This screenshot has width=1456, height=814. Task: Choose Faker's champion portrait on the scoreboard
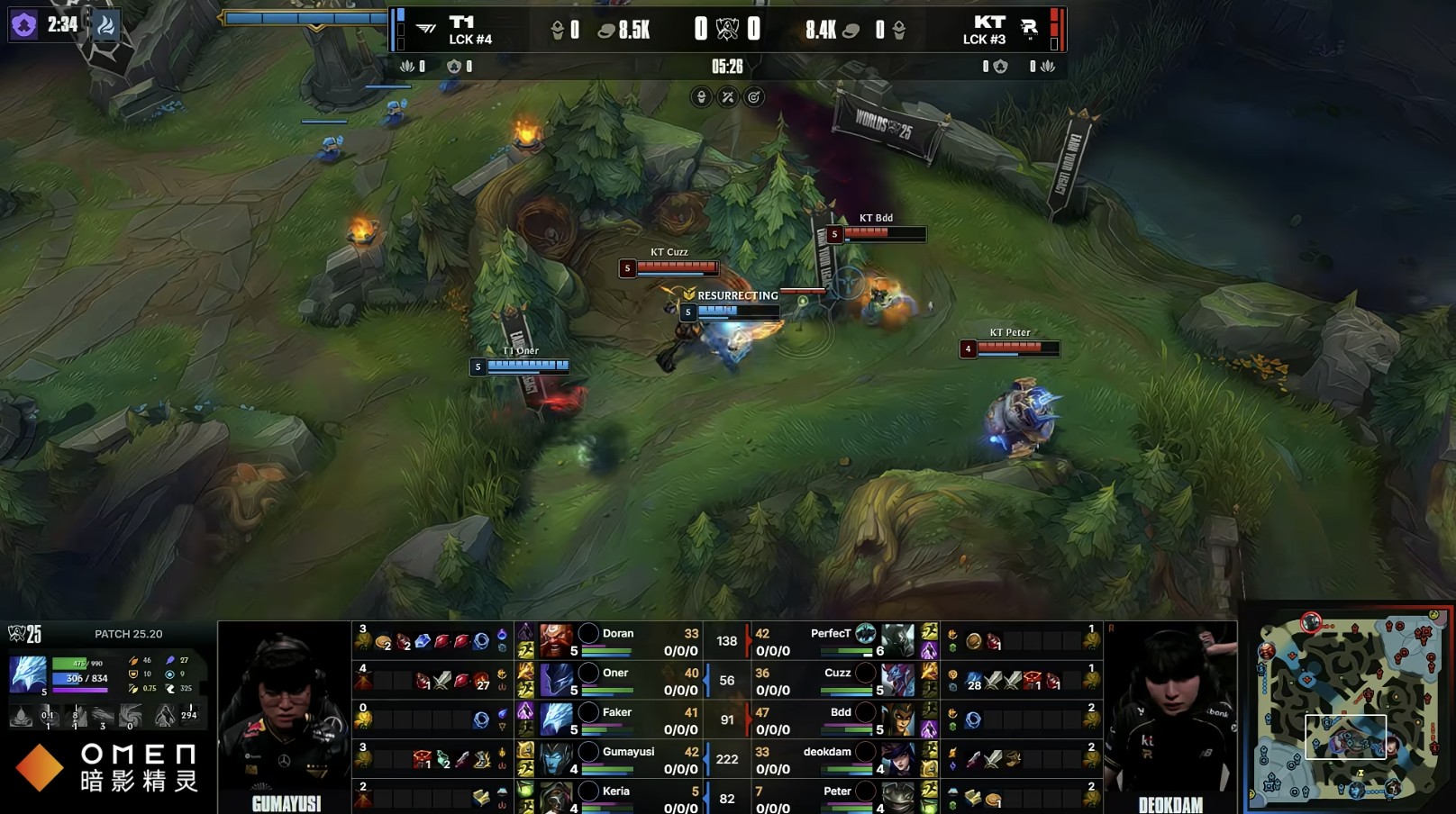tap(556, 719)
